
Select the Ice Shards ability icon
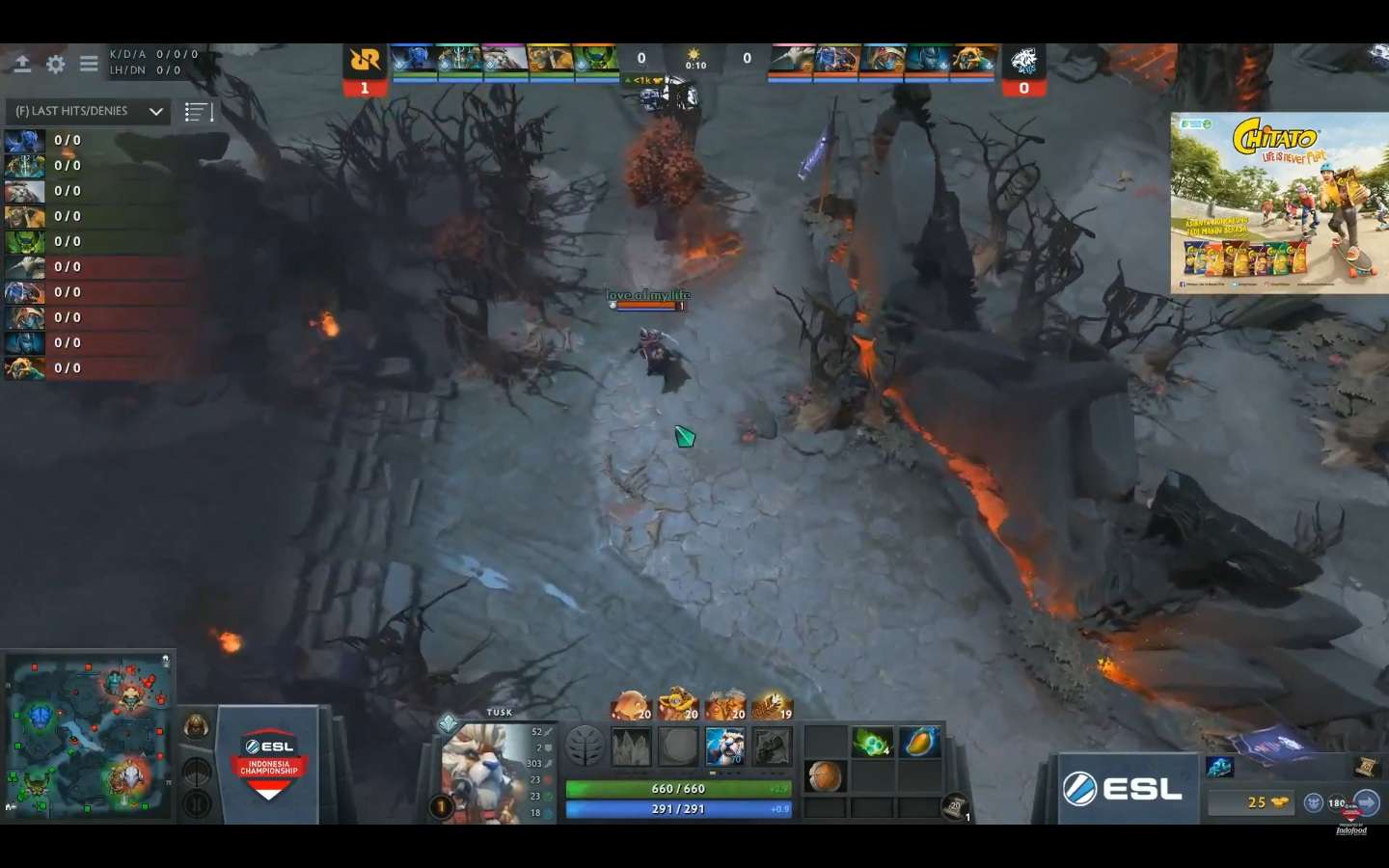click(632, 746)
